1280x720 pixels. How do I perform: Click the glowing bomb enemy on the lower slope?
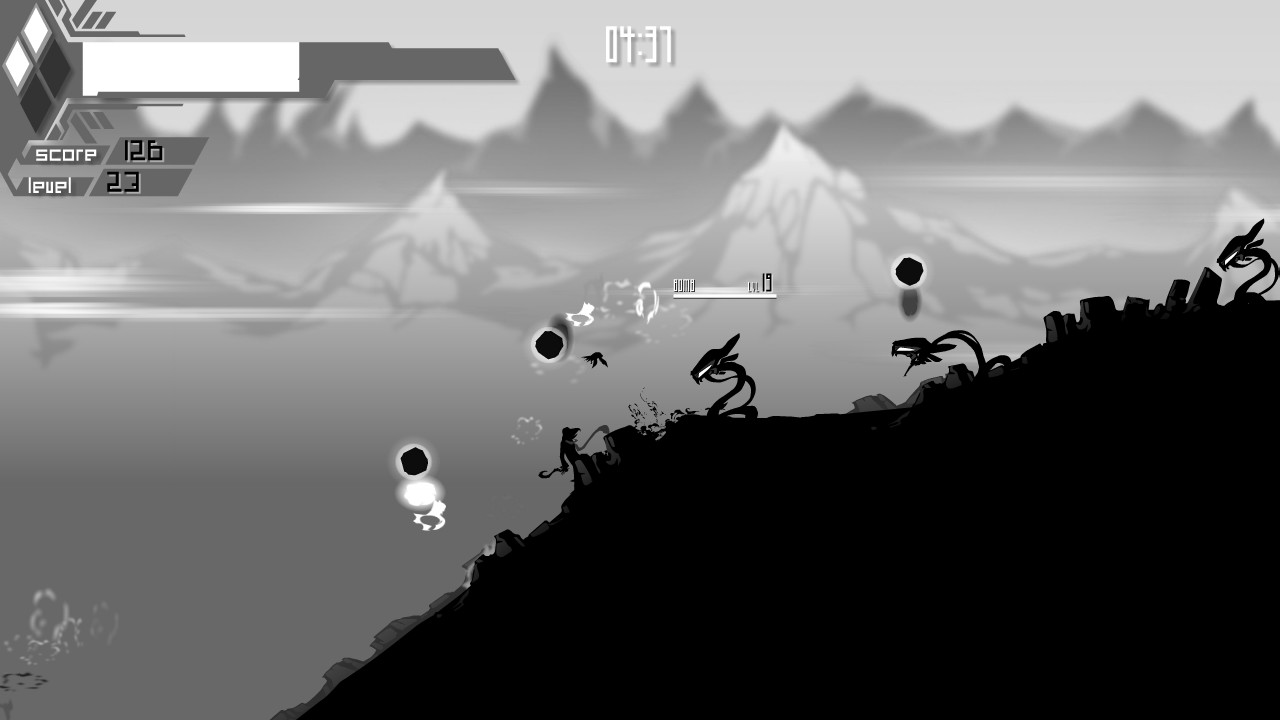(413, 462)
